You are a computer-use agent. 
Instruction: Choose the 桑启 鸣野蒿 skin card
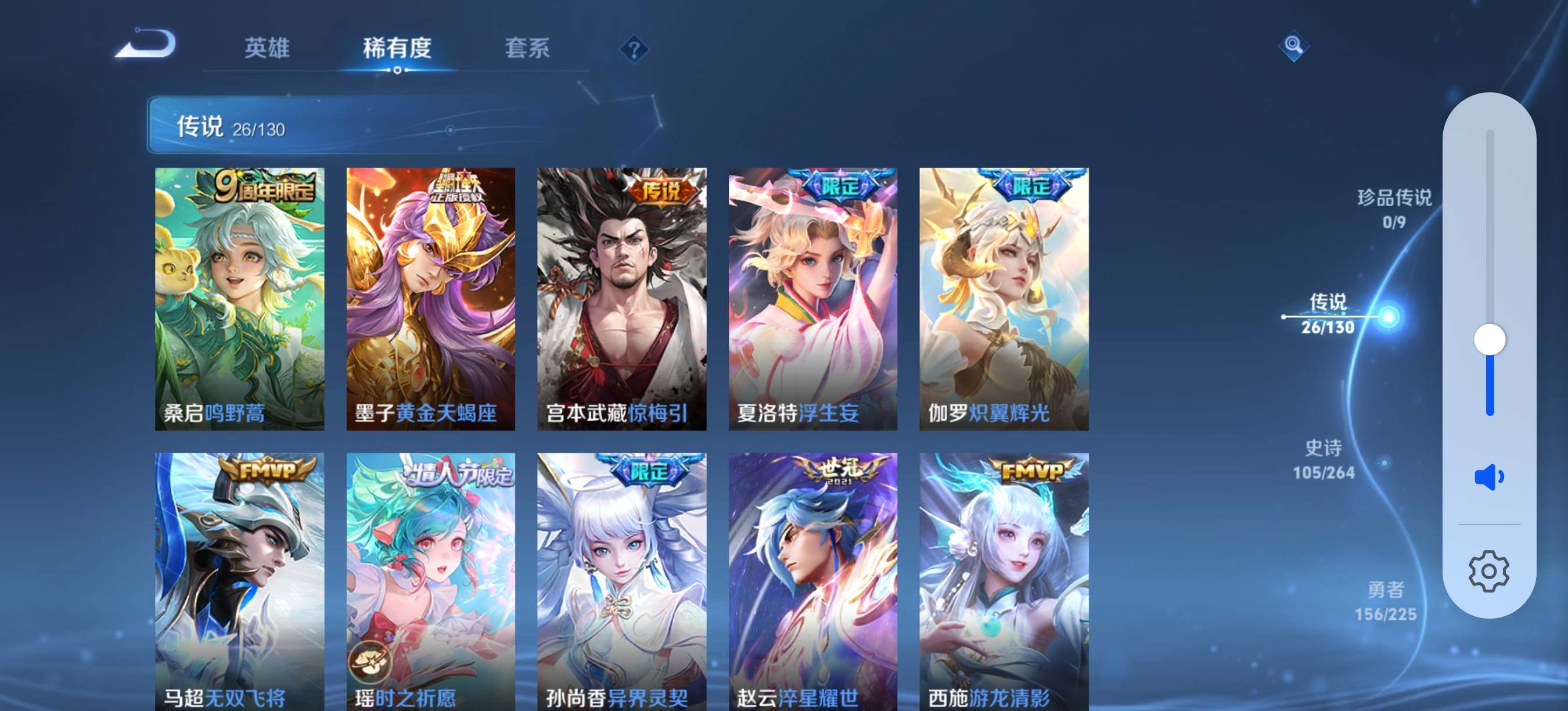click(239, 298)
